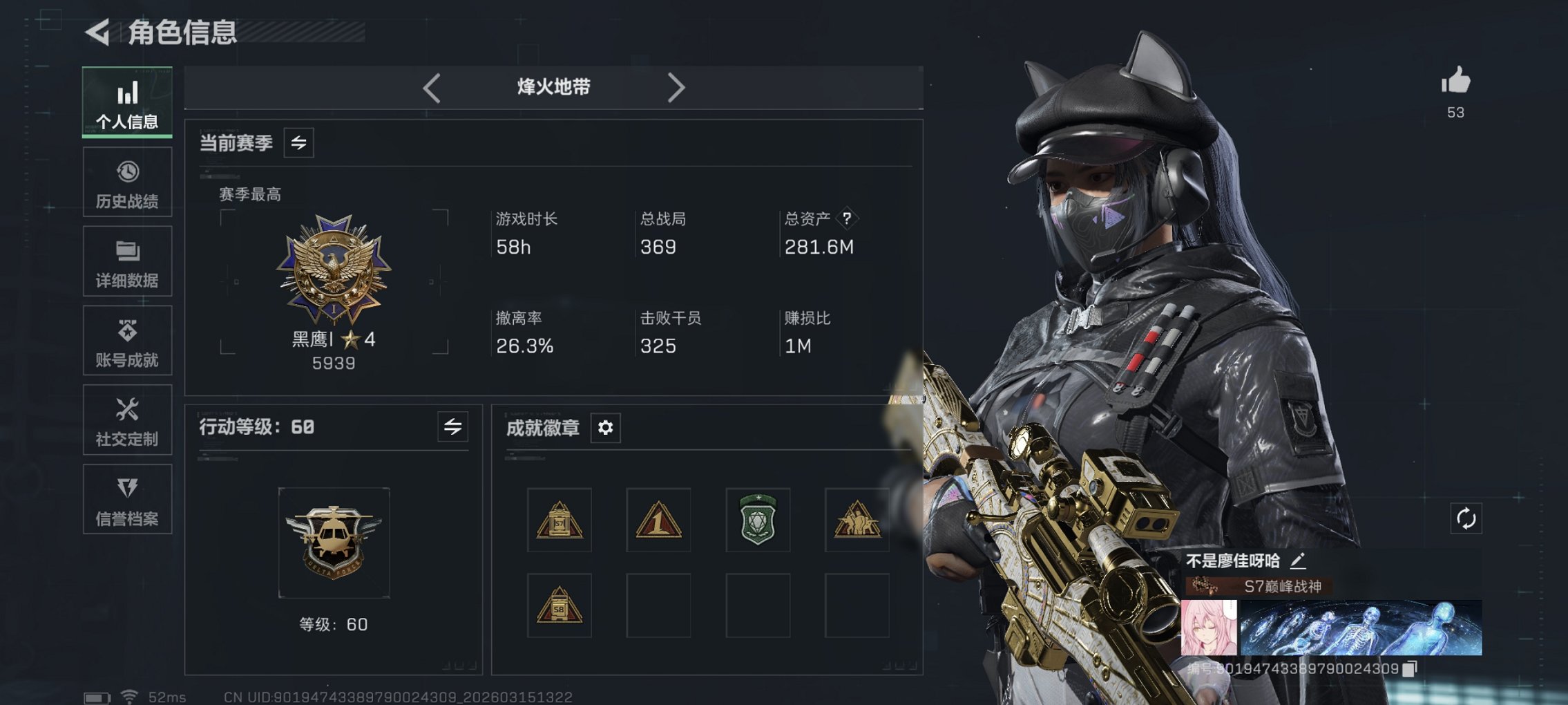Image resolution: width=1568 pixels, height=705 pixels.
Task: Open the 历史战绩 panel in the sidebar
Action: pyautogui.click(x=127, y=182)
